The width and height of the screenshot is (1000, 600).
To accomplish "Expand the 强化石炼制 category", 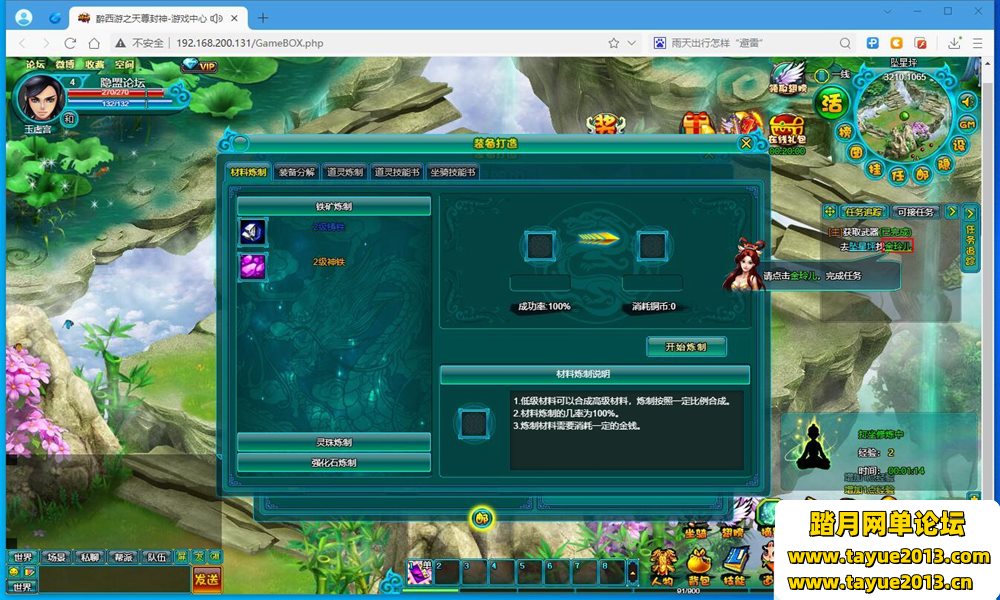I will tap(334, 463).
